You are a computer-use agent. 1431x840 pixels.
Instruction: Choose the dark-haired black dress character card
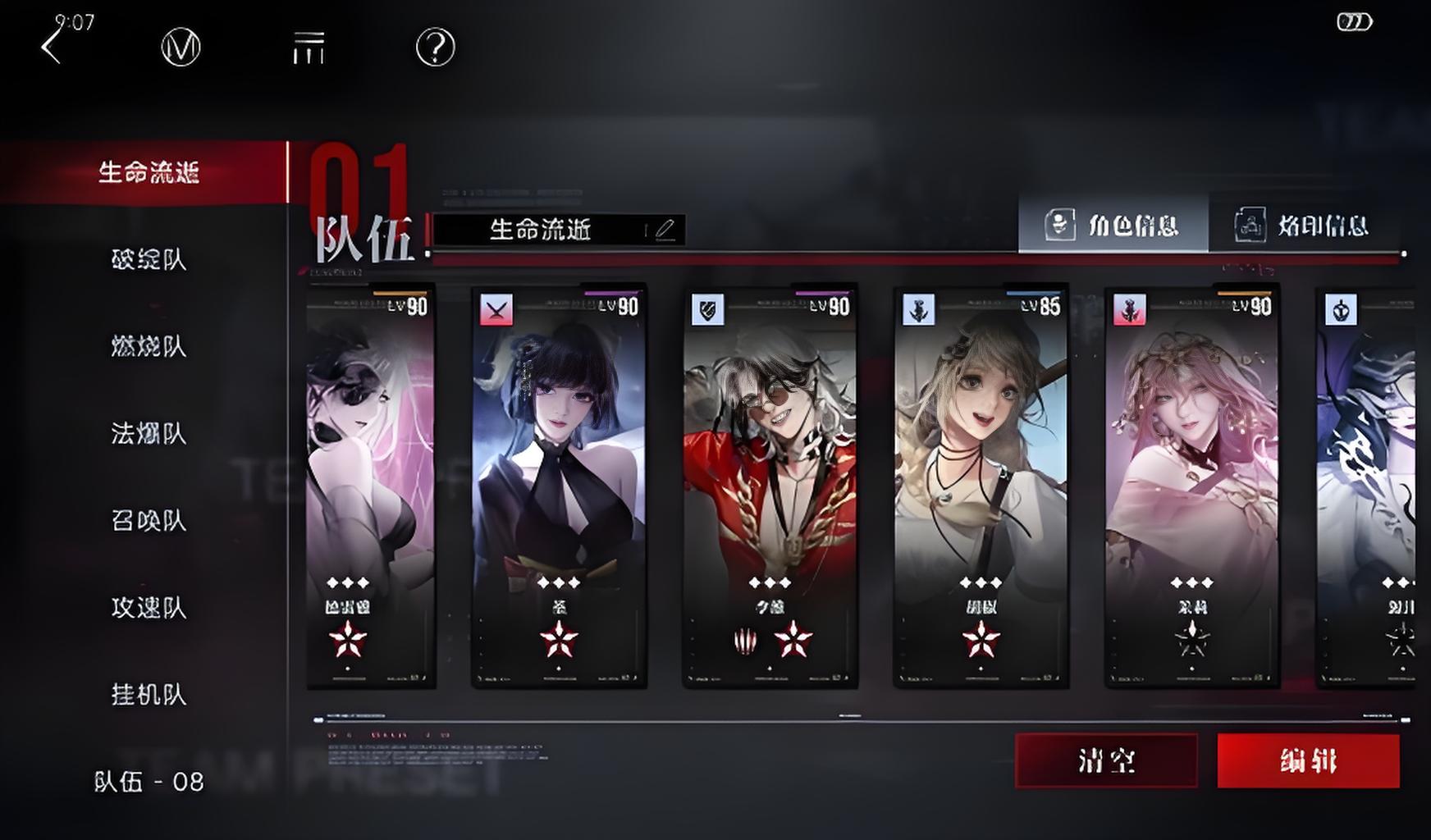559,486
